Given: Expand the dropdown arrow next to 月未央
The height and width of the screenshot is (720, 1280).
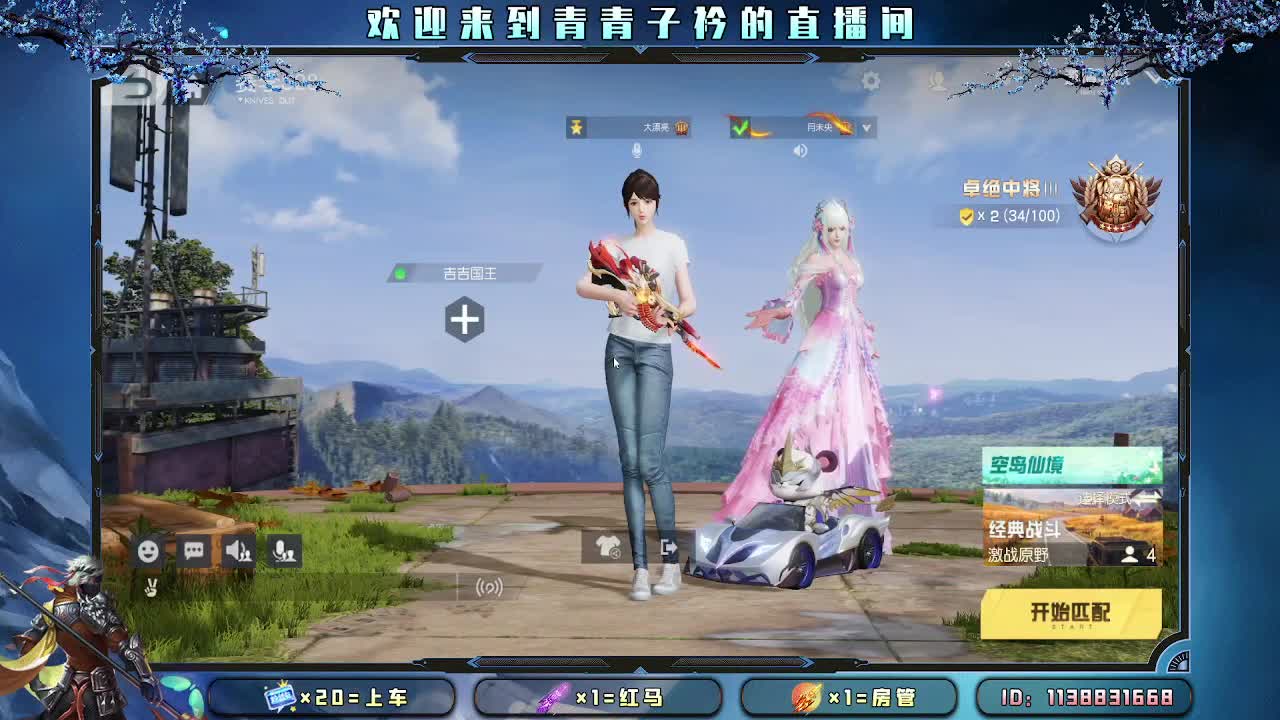Looking at the screenshot, I should point(866,127).
